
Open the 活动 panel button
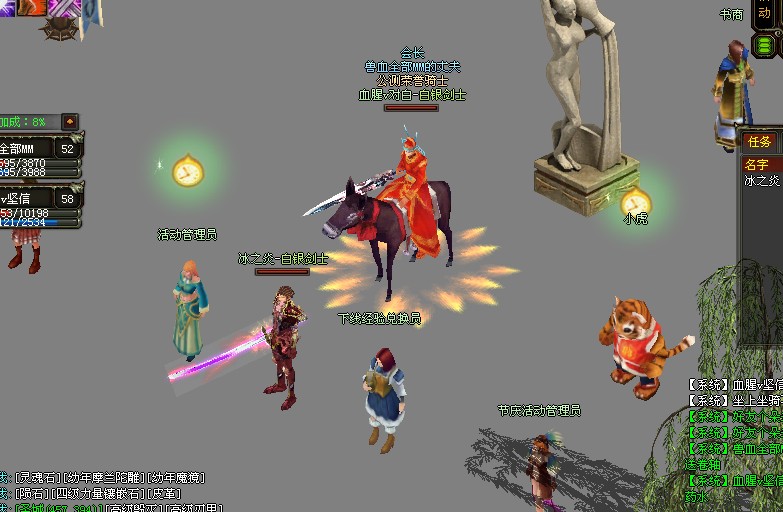point(764,13)
